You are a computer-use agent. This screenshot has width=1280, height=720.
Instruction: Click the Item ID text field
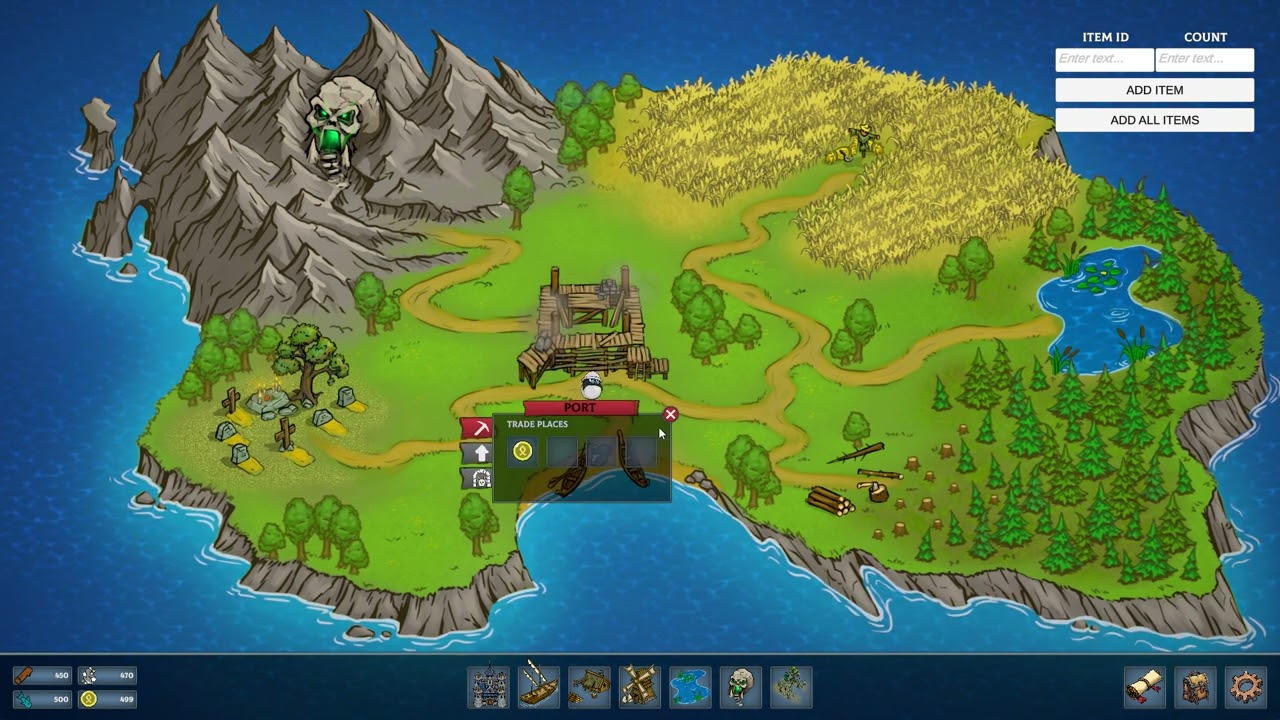(x=1104, y=59)
